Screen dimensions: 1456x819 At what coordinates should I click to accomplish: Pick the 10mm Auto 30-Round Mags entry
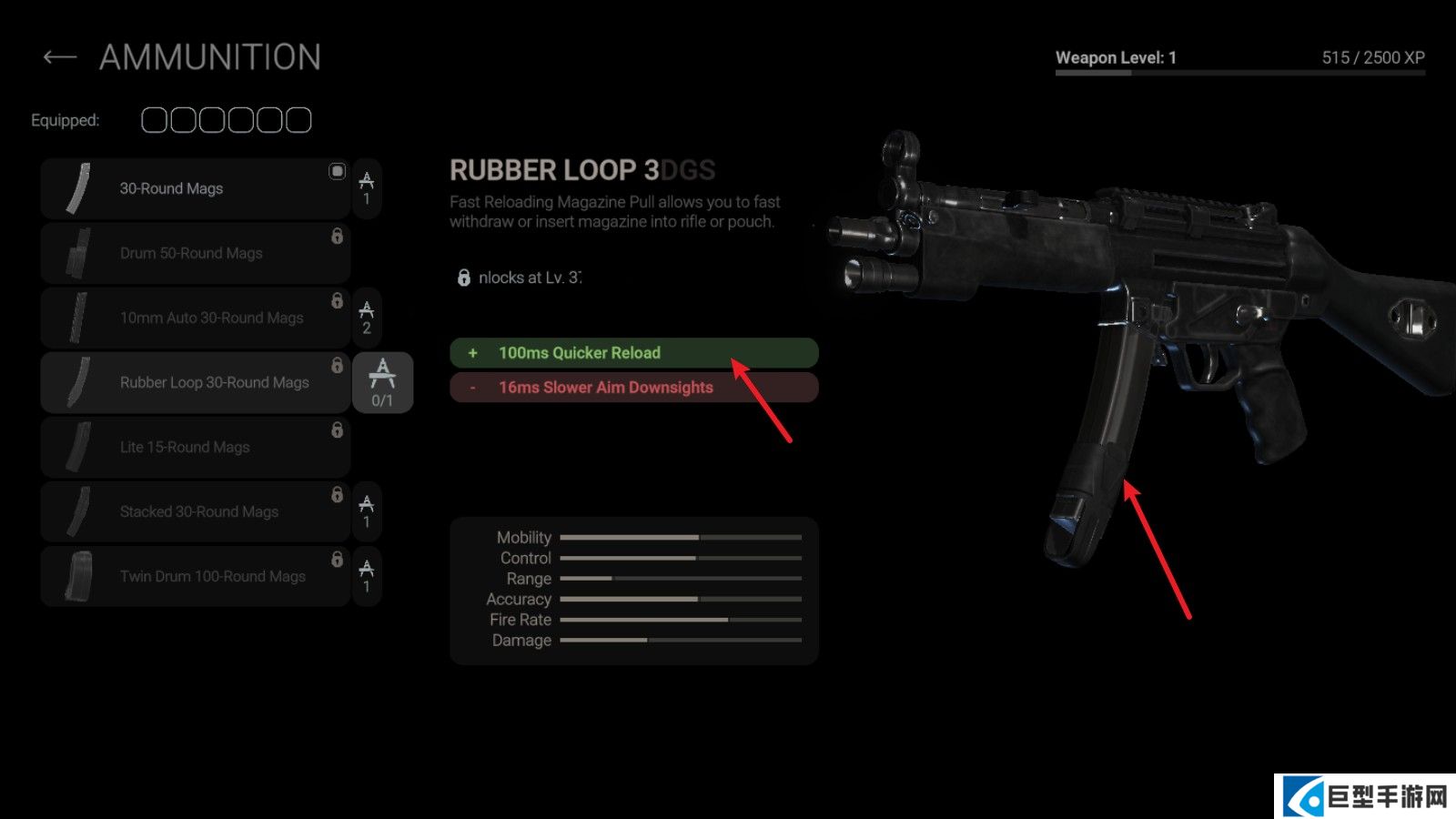195,318
